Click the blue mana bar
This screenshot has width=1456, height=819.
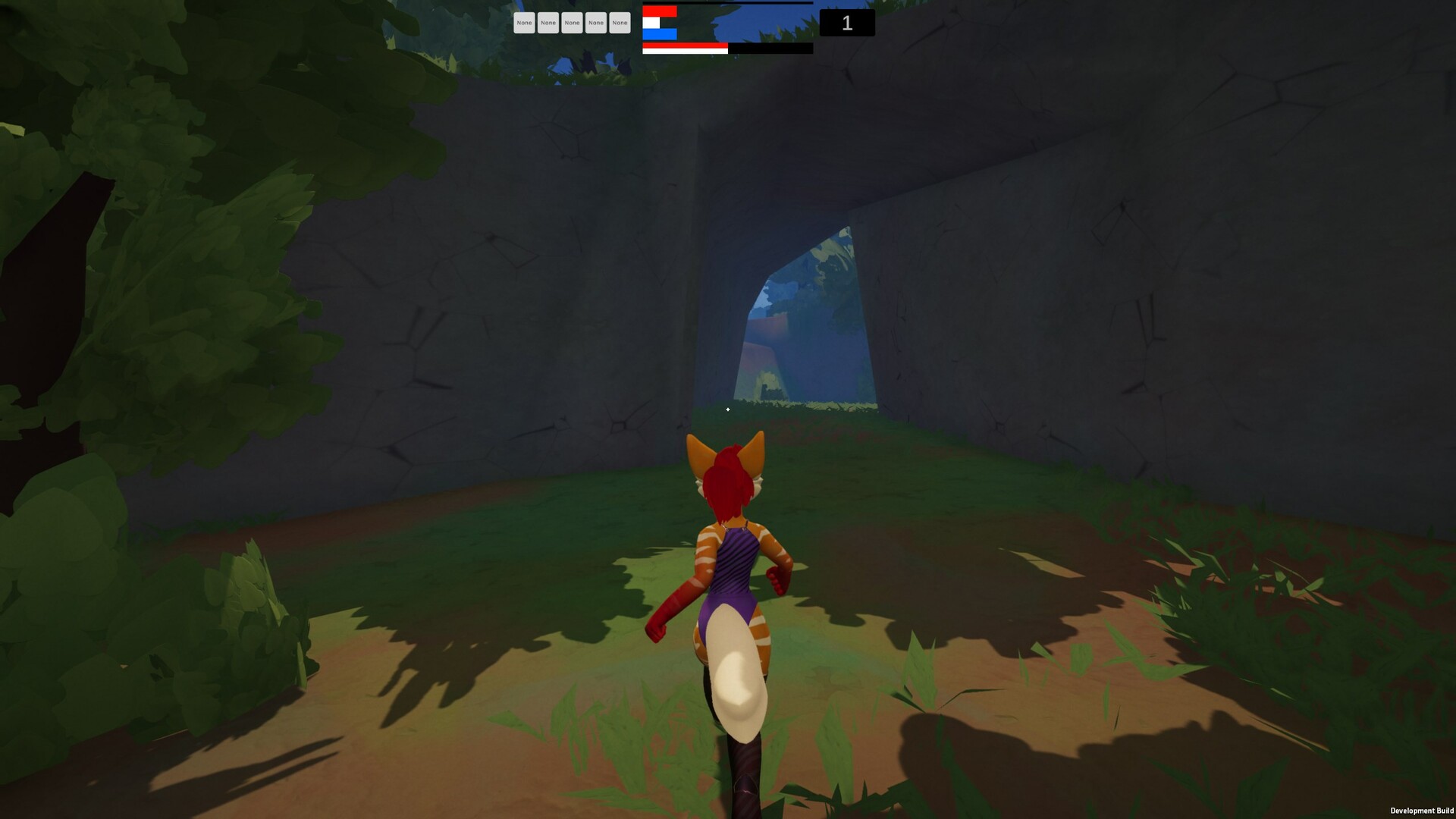661,34
